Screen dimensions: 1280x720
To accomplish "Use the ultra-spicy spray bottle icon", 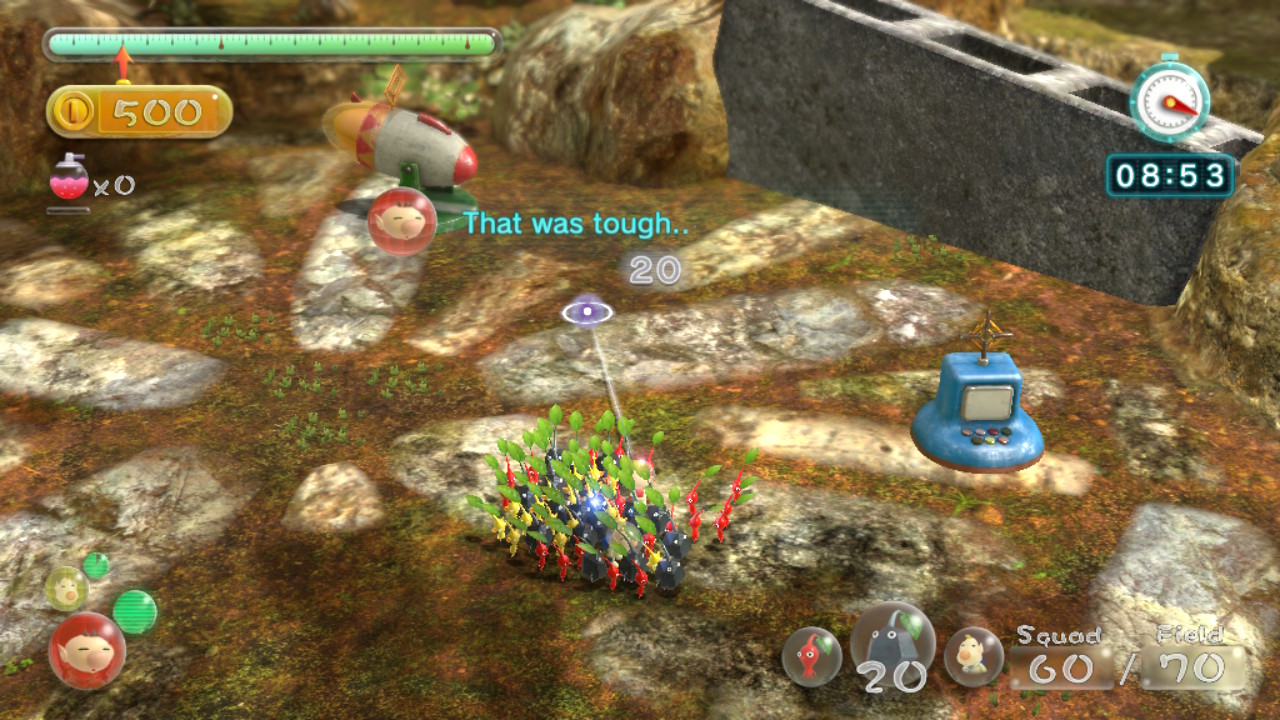I will coord(68,178).
